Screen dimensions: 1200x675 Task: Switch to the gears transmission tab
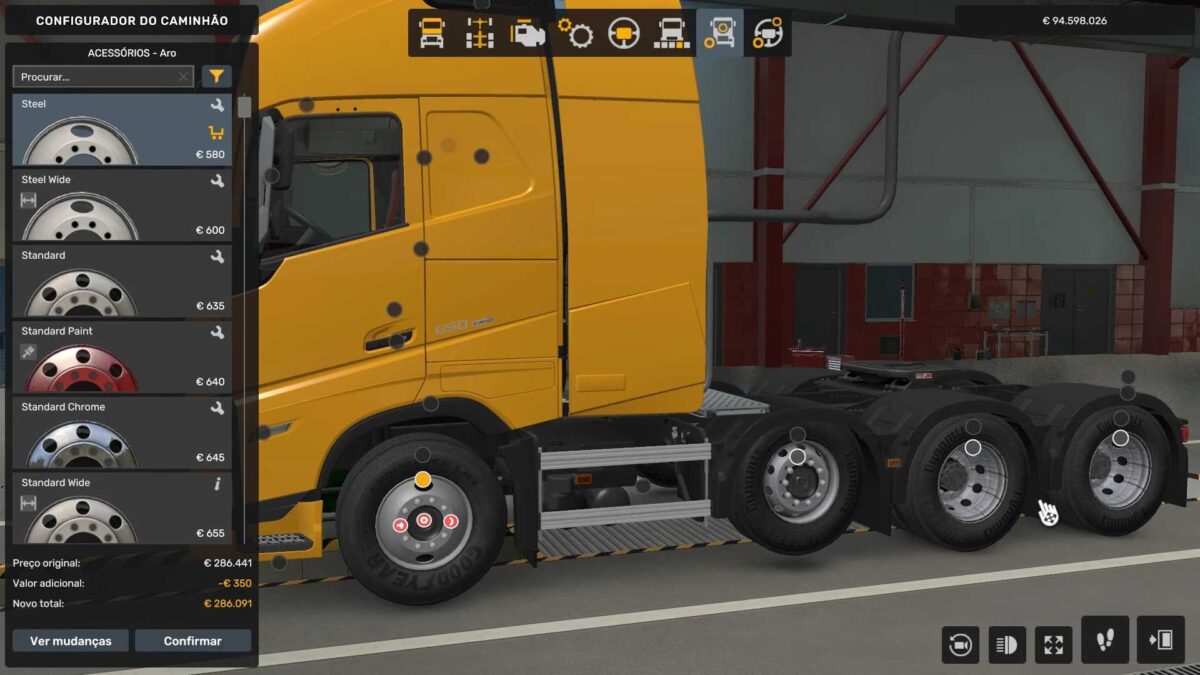click(576, 33)
